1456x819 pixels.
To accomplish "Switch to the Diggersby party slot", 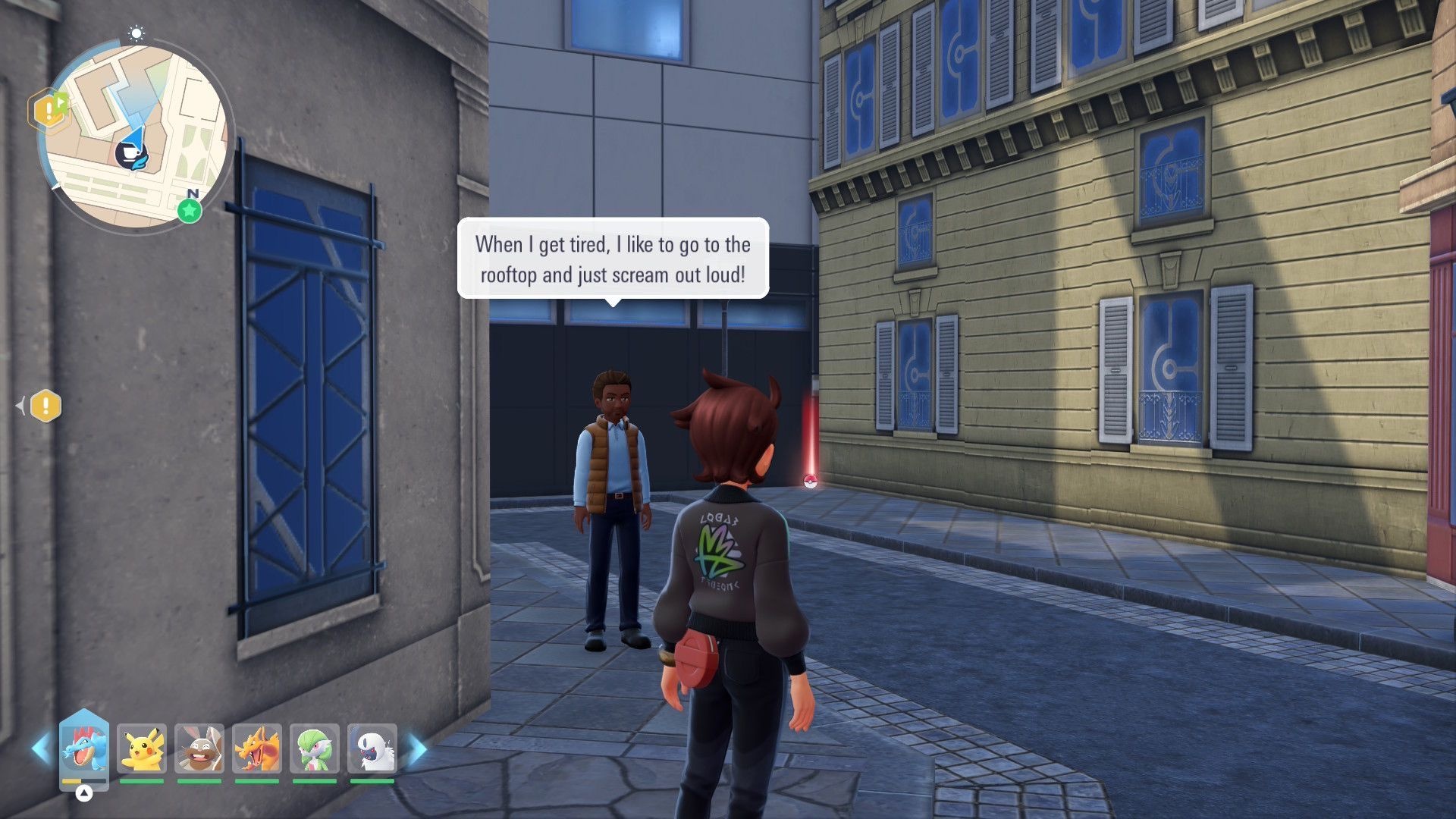I will (199, 749).
